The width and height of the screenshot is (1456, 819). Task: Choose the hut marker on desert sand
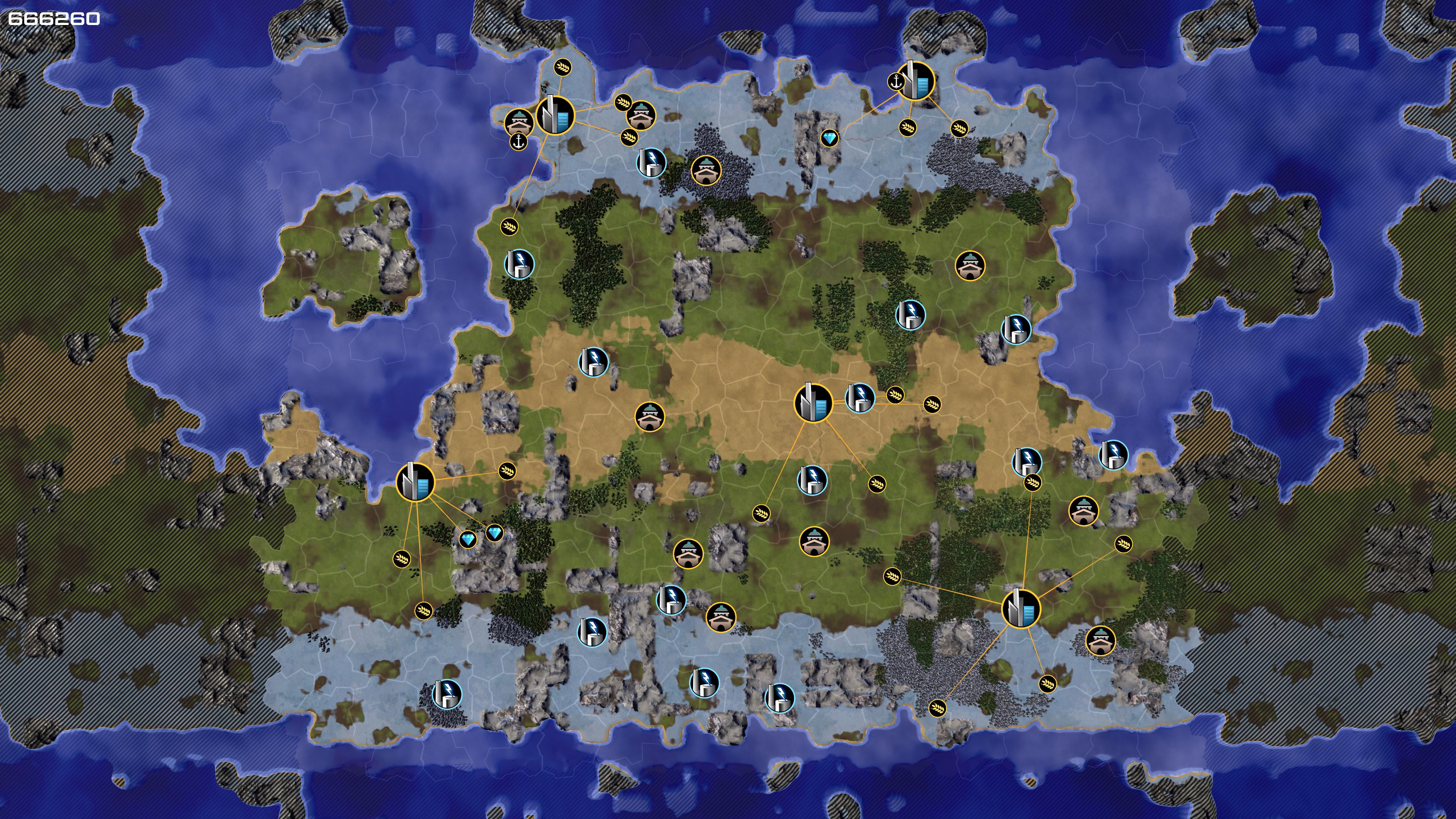pos(650,417)
